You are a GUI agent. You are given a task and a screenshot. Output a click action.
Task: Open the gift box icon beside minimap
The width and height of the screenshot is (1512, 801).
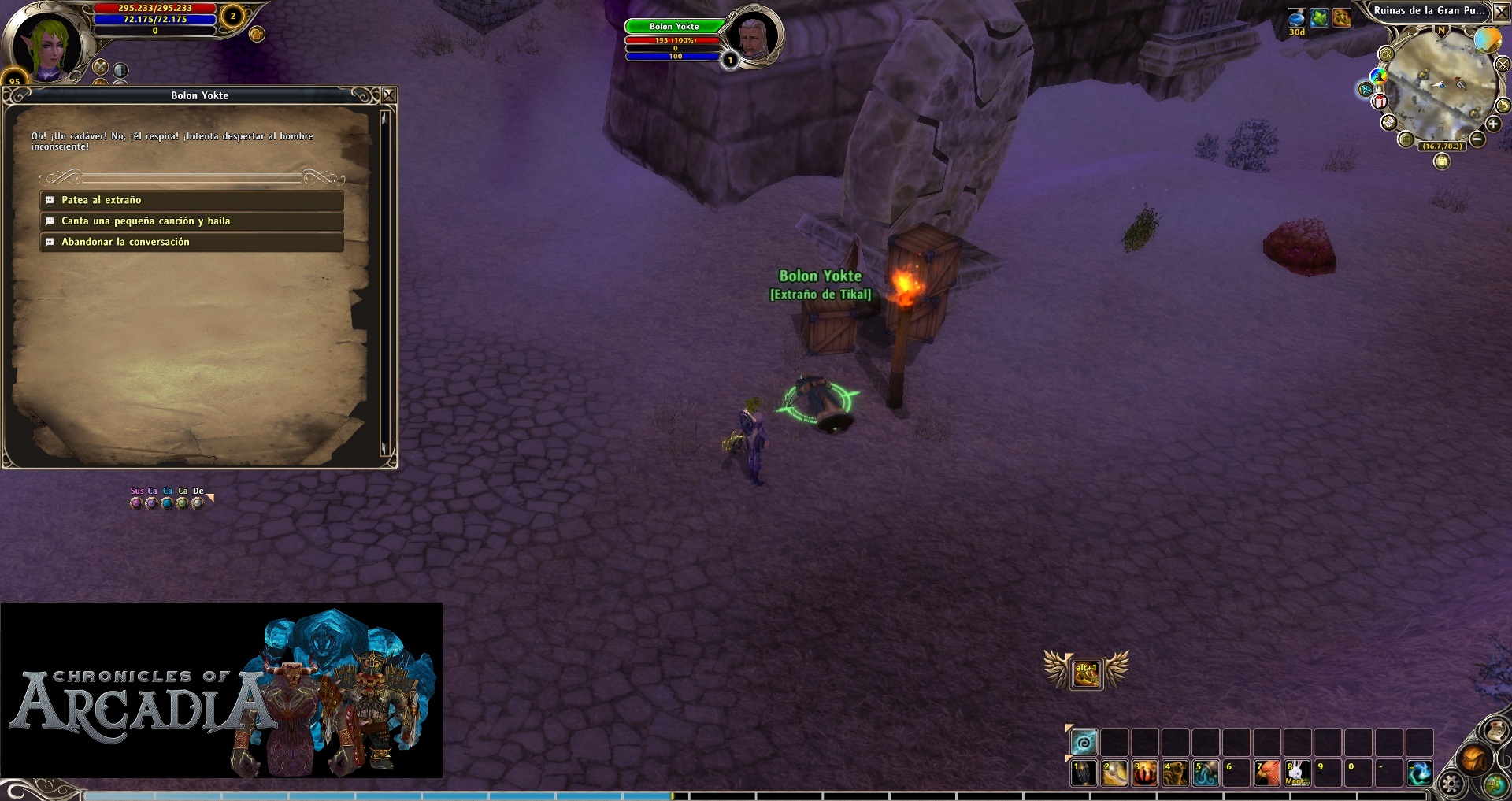pyautogui.click(x=1380, y=101)
